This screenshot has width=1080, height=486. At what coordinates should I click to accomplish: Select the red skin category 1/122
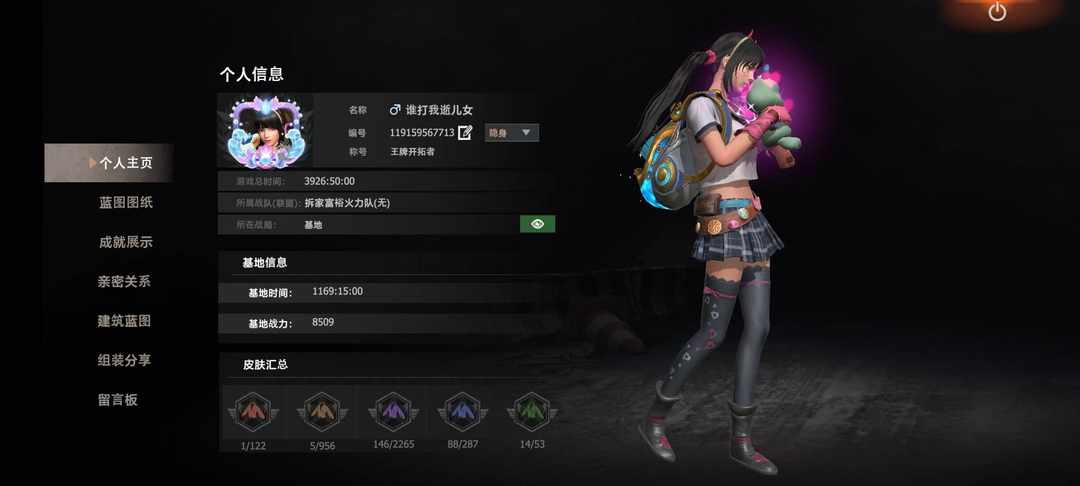tap(251, 413)
